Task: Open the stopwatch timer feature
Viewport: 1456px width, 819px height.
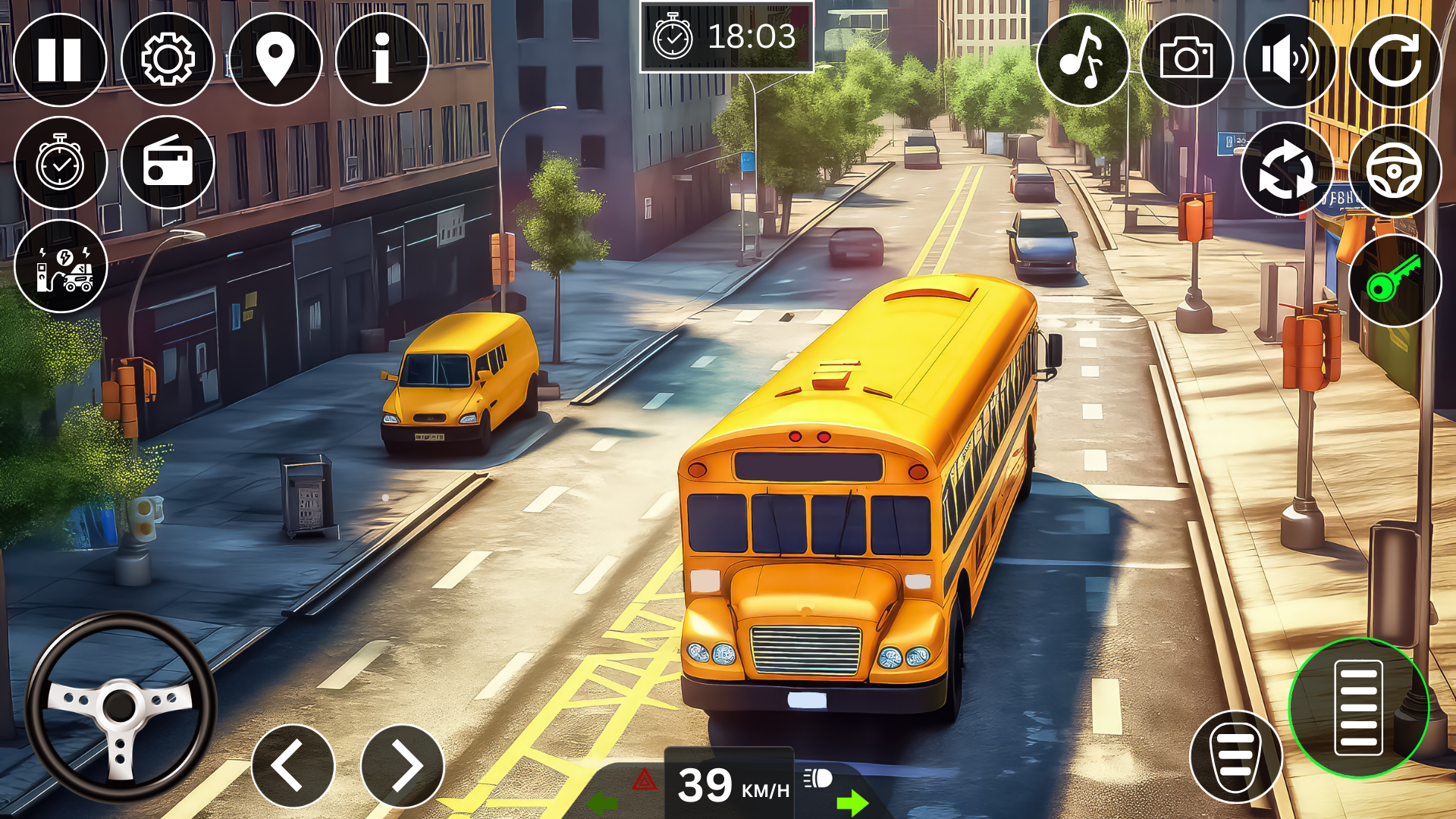Action: (x=62, y=163)
